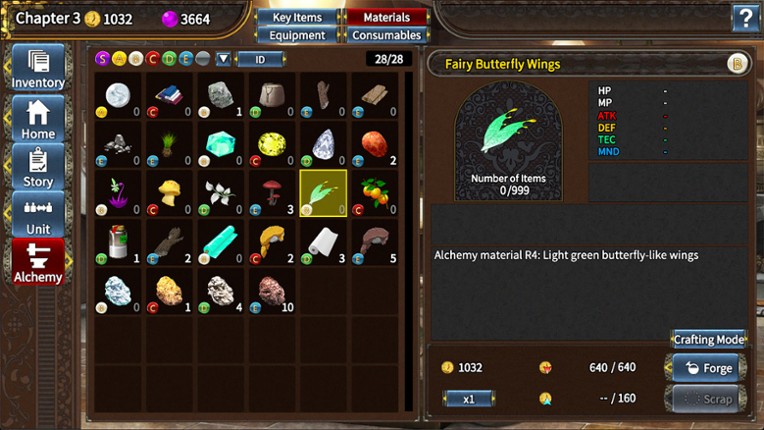This screenshot has height=430, width=764.
Task: Change the ID sort order button
Action: 259,59
